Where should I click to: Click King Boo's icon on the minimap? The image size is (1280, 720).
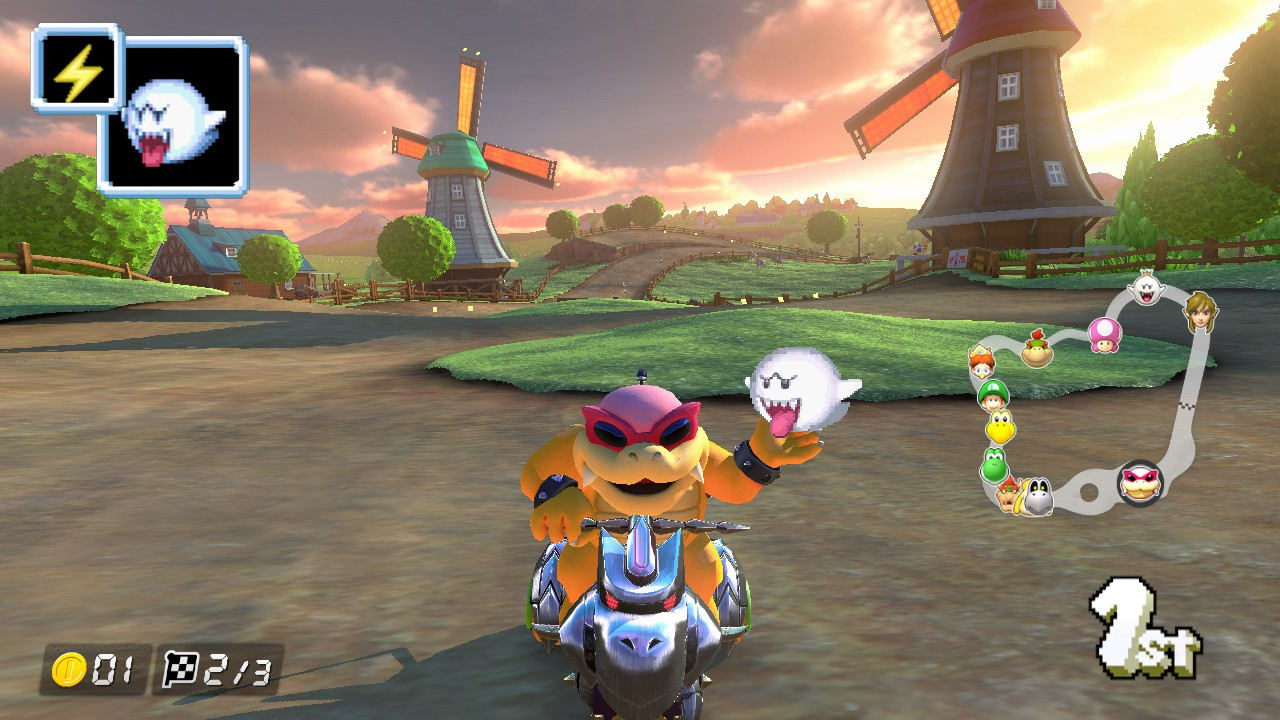tap(1146, 285)
